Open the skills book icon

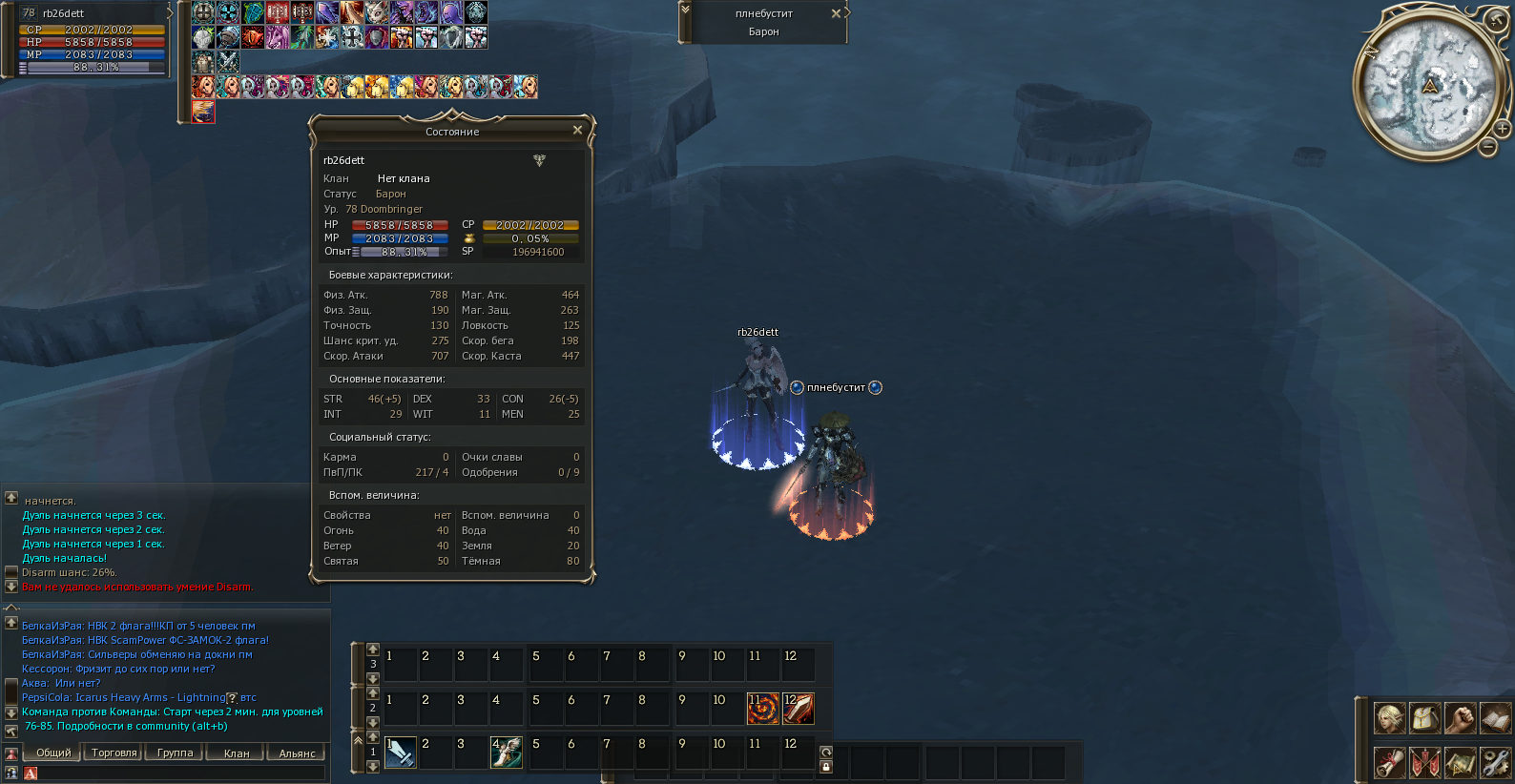[x=1495, y=717]
